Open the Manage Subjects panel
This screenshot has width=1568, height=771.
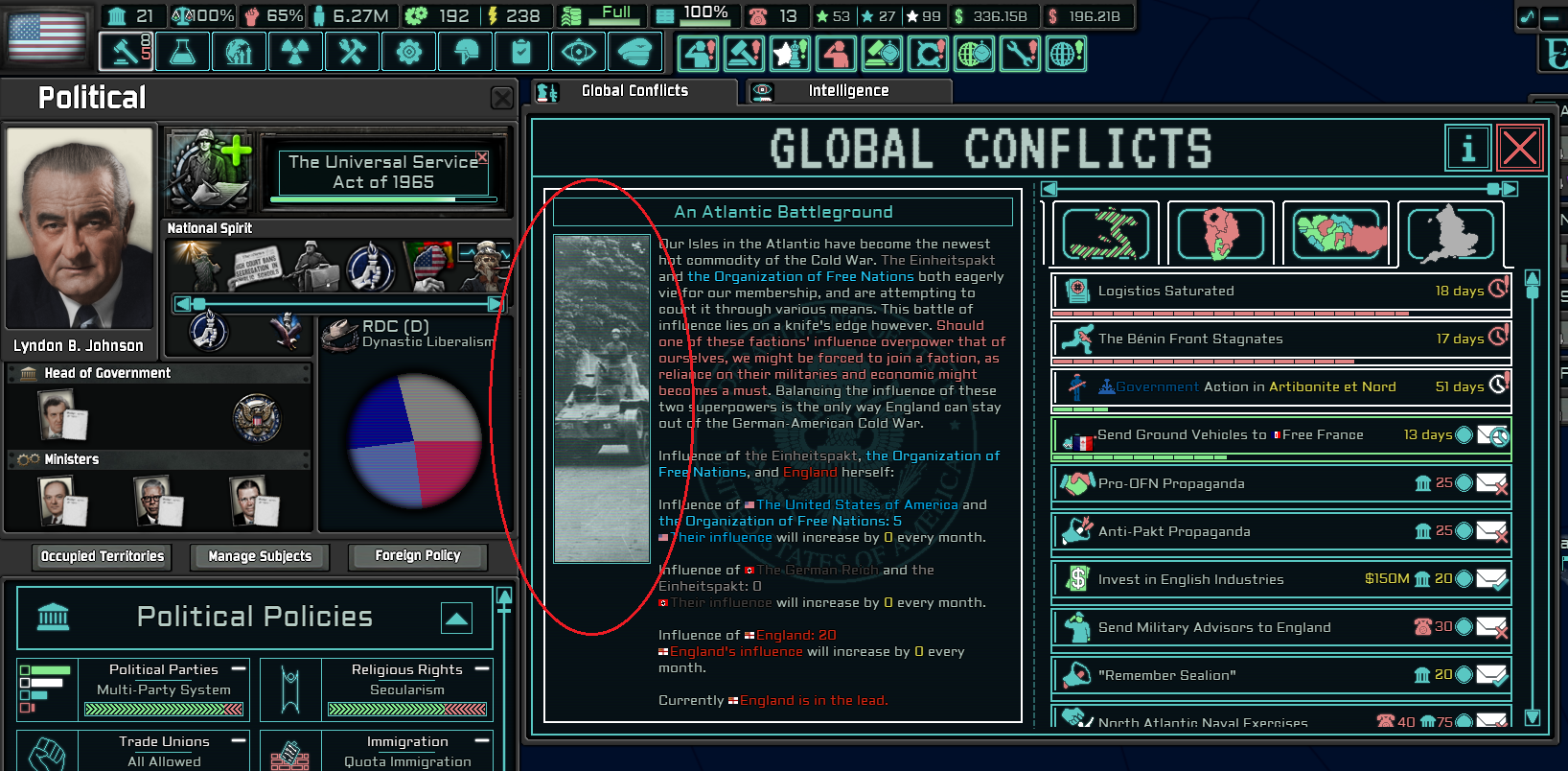pos(259,557)
